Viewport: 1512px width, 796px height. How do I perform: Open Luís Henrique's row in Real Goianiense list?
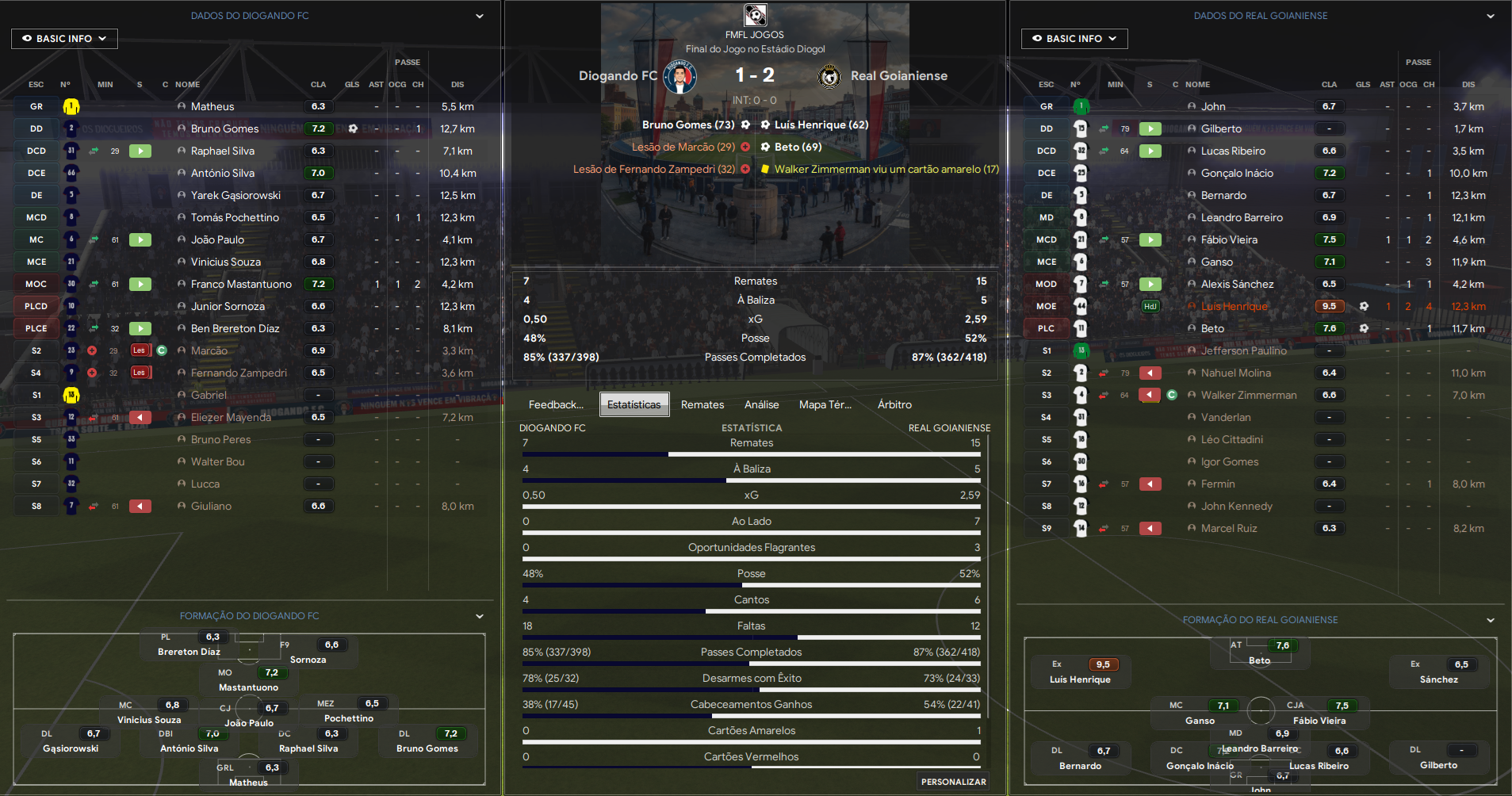coord(1234,306)
